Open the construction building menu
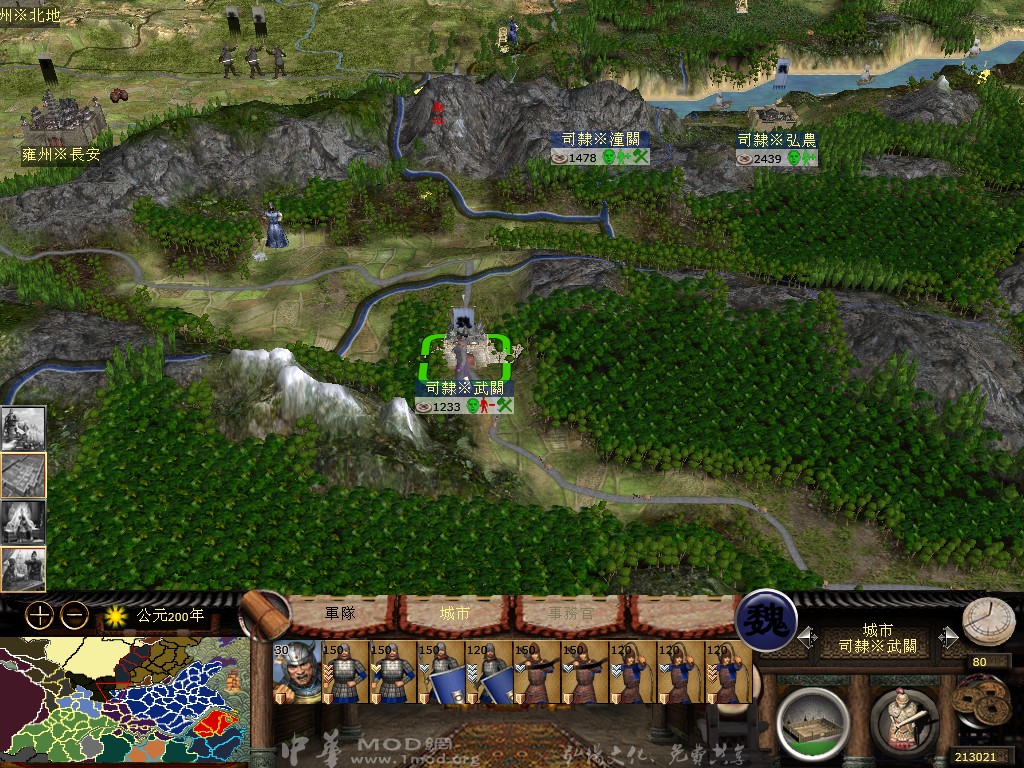This screenshot has width=1024, height=768. pyautogui.click(x=812, y=722)
